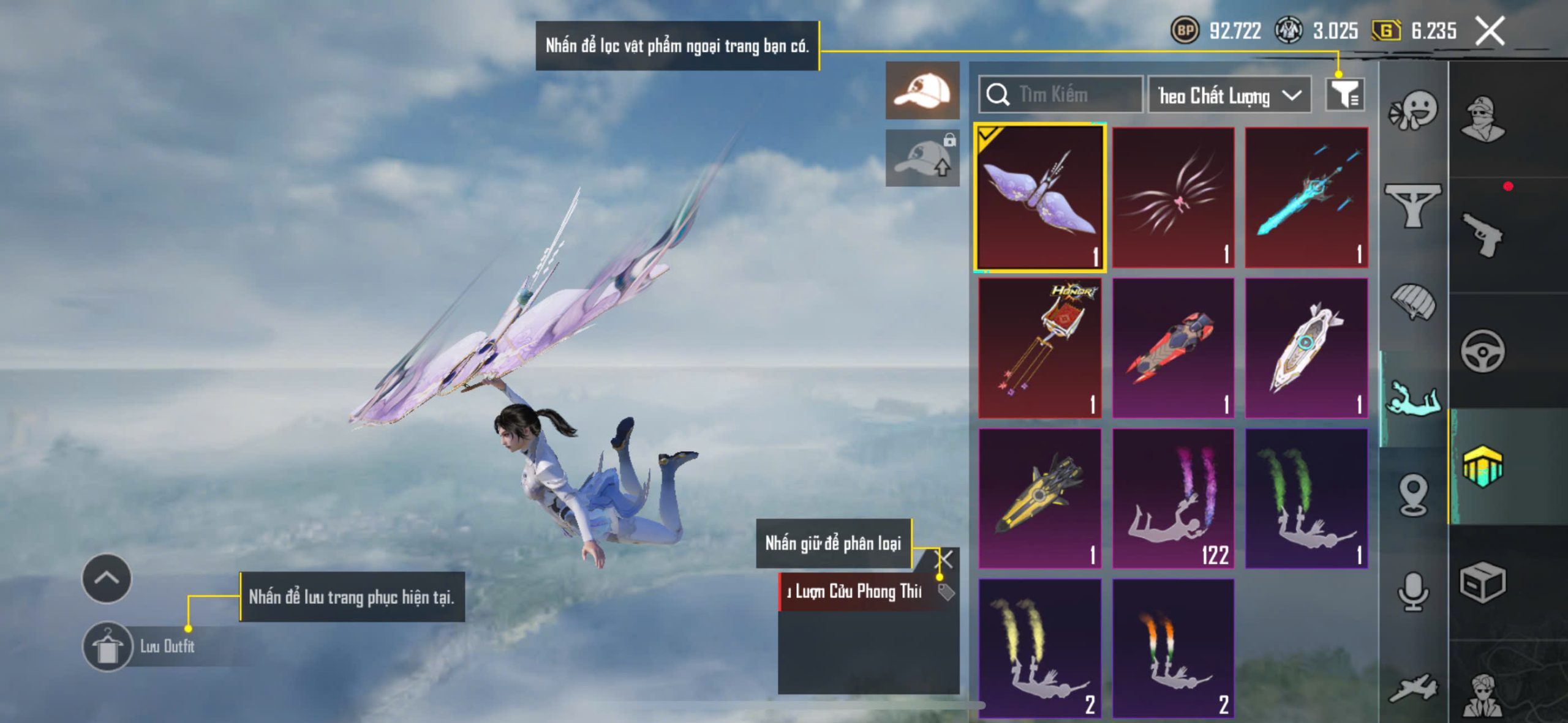This screenshot has width=1568, height=723.
Task: Switch to the pistol weapon skins tab
Action: pos(1482,234)
